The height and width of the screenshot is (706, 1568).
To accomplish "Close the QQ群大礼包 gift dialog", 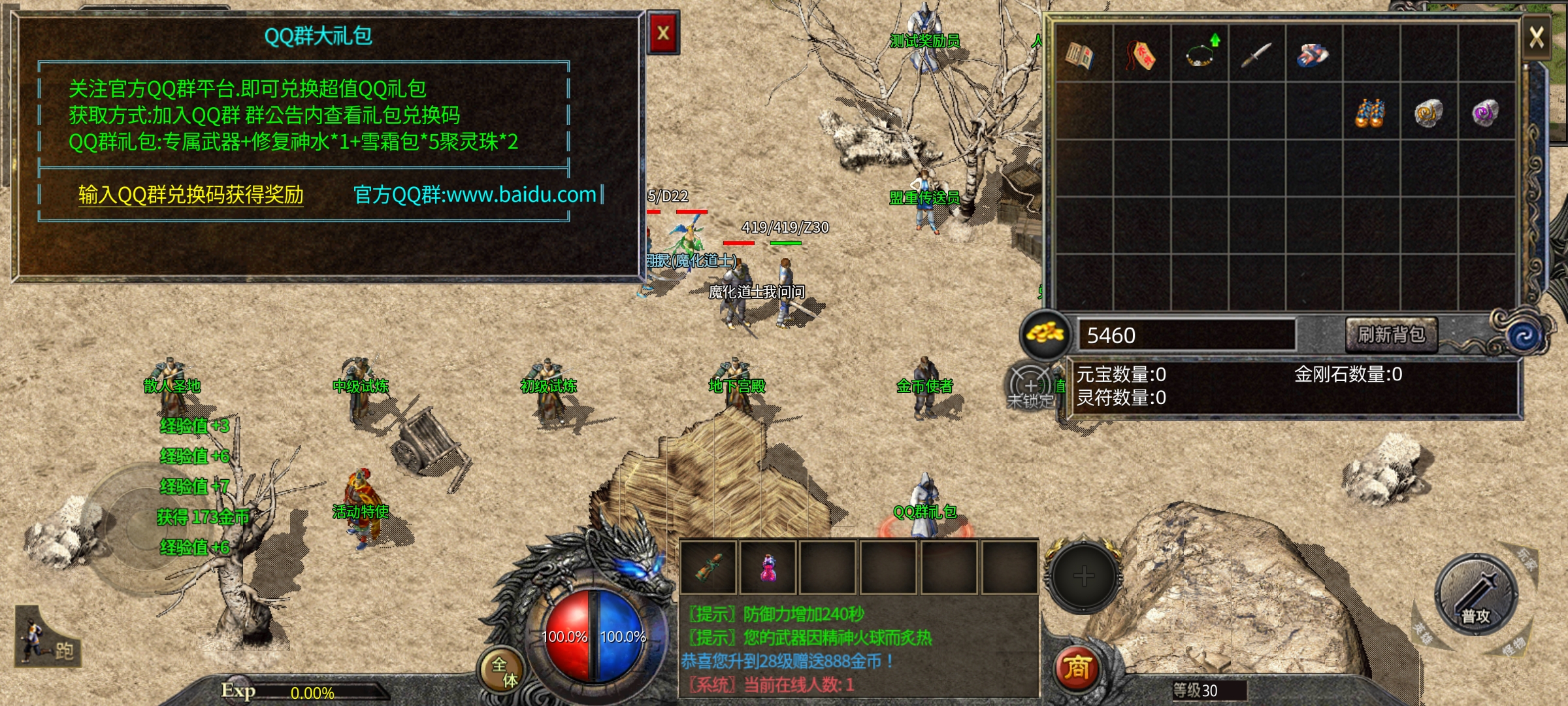I will tap(663, 33).
